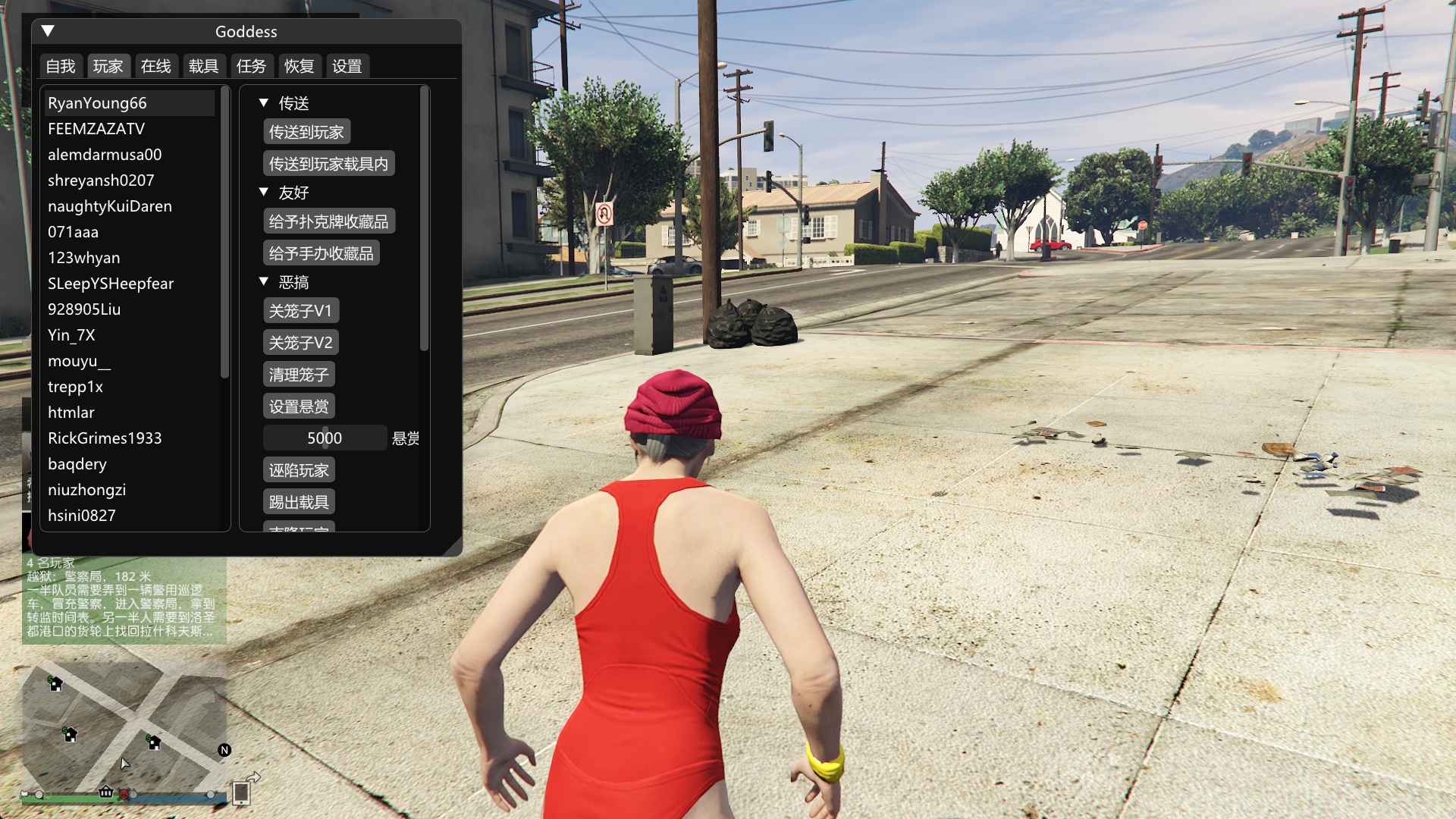Click the minimap in the corner
Image resolution: width=1456 pixels, height=819 pixels.
pyautogui.click(x=124, y=728)
